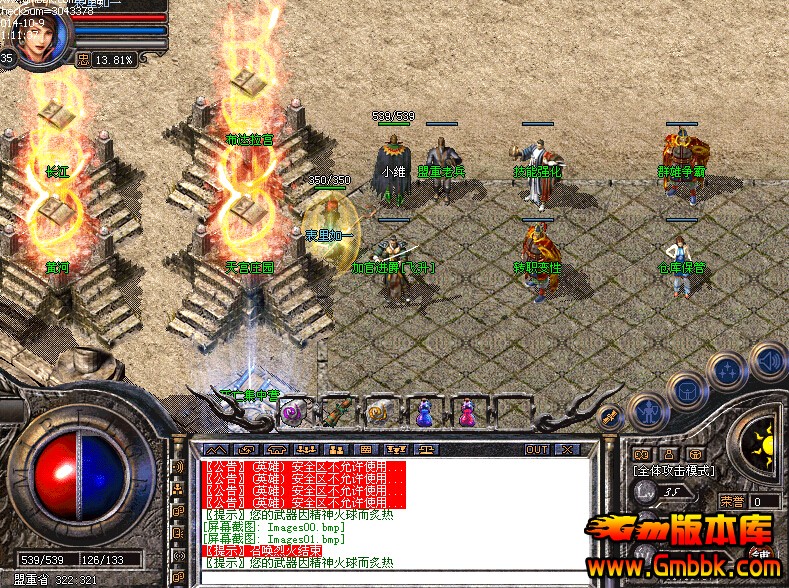Close the chat panel with X button
This screenshot has height=588, width=789.
(567, 450)
